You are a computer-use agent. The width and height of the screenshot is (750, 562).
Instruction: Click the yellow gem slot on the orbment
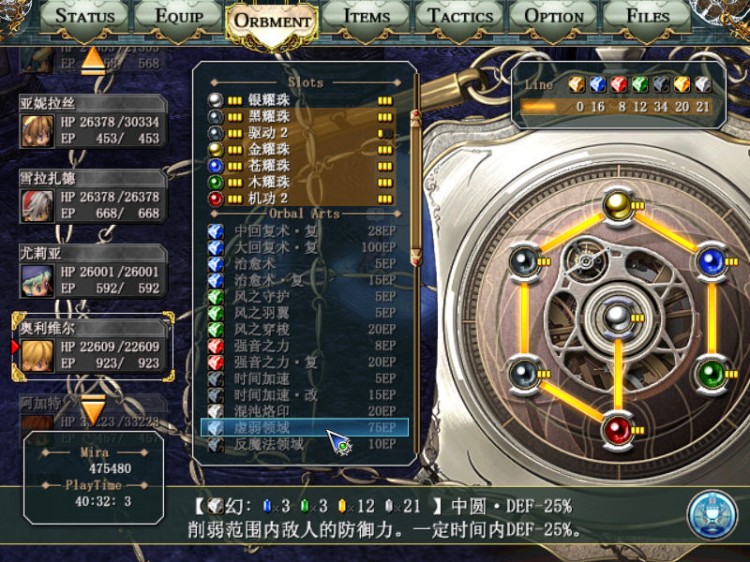618,206
